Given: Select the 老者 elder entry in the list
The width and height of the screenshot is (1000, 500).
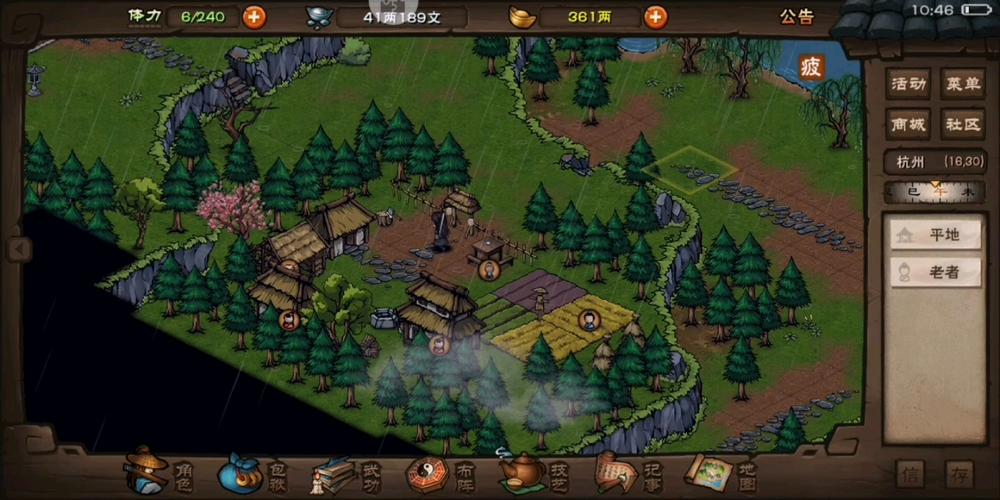Looking at the screenshot, I should tap(934, 272).
